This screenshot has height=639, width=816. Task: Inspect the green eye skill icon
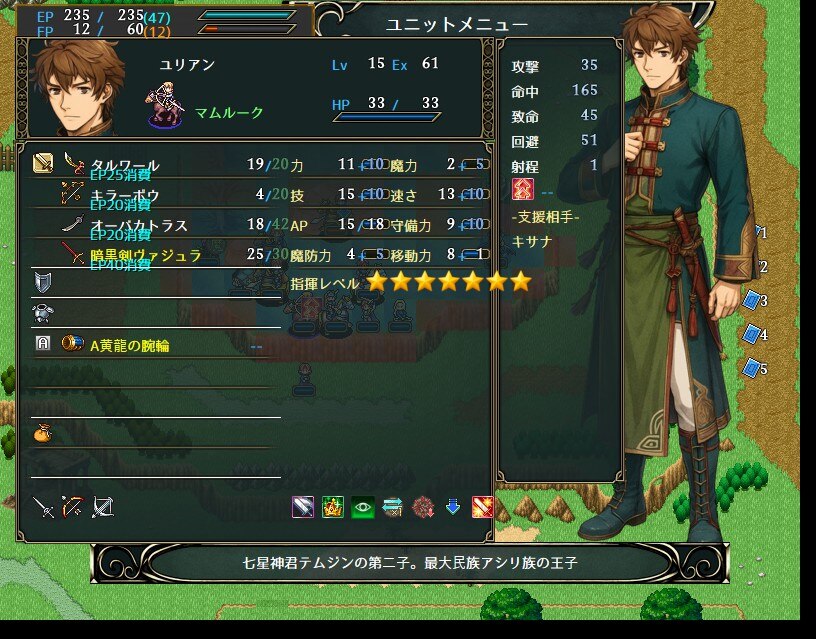coord(362,507)
